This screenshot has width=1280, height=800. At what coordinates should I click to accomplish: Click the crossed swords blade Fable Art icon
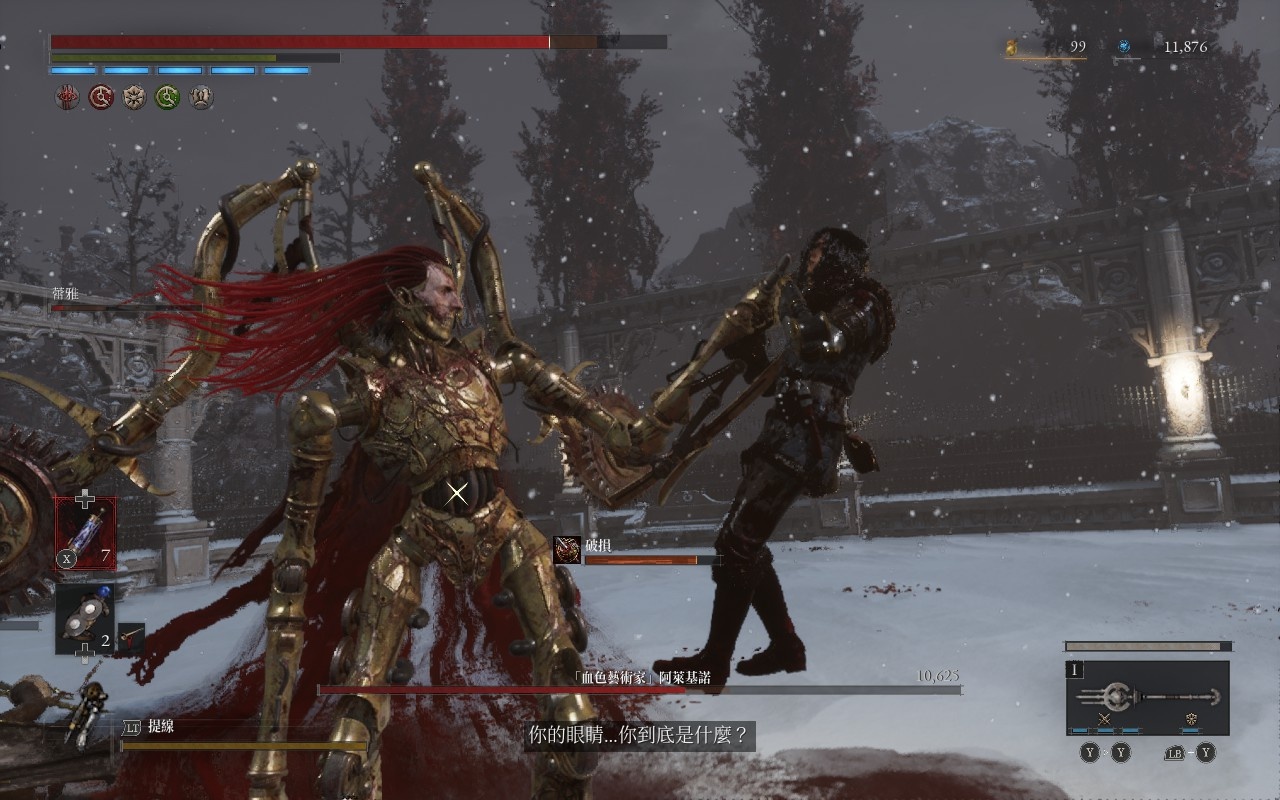click(x=1105, y=719)
